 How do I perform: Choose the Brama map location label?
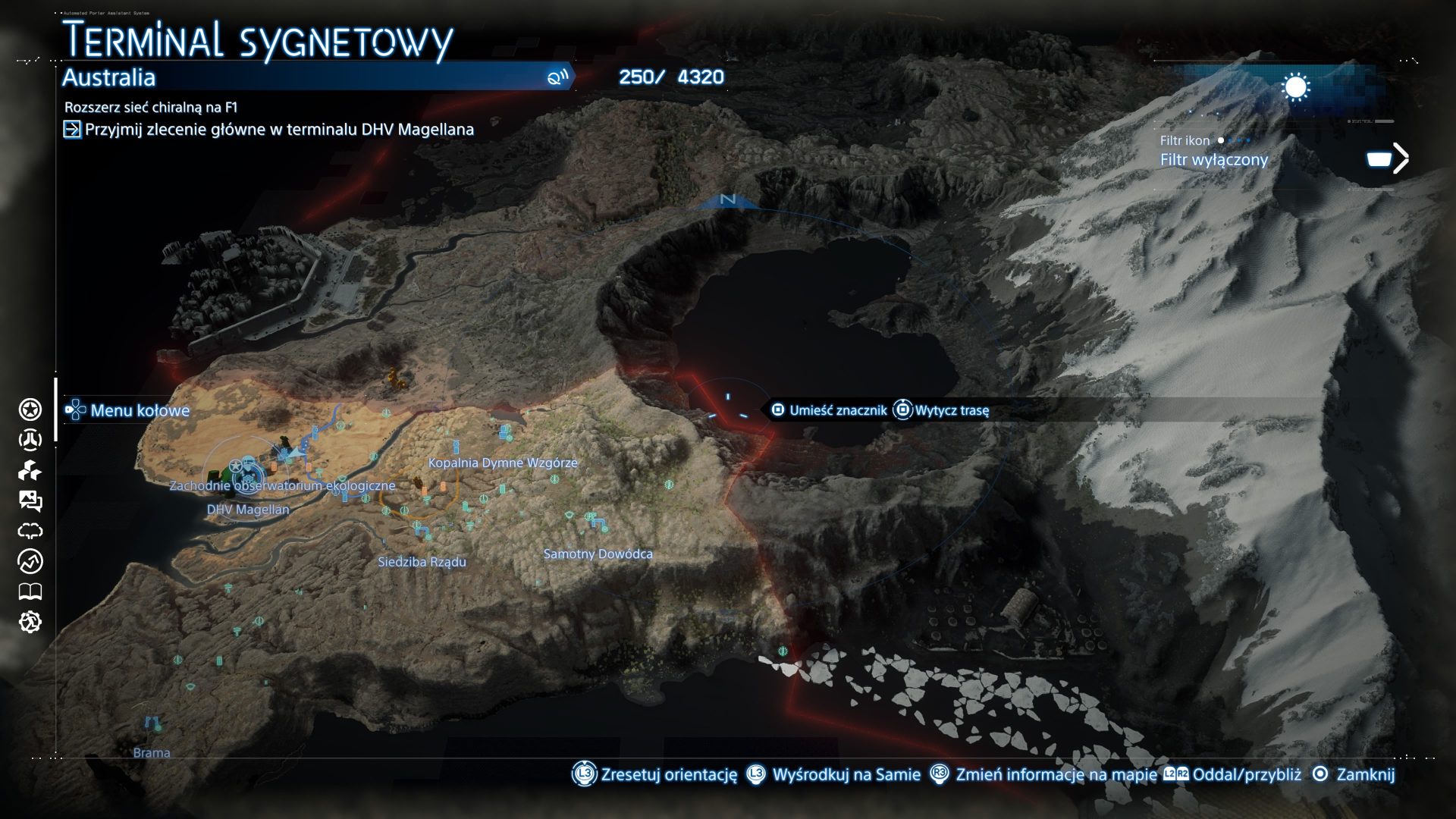click(x=152, y=753)
